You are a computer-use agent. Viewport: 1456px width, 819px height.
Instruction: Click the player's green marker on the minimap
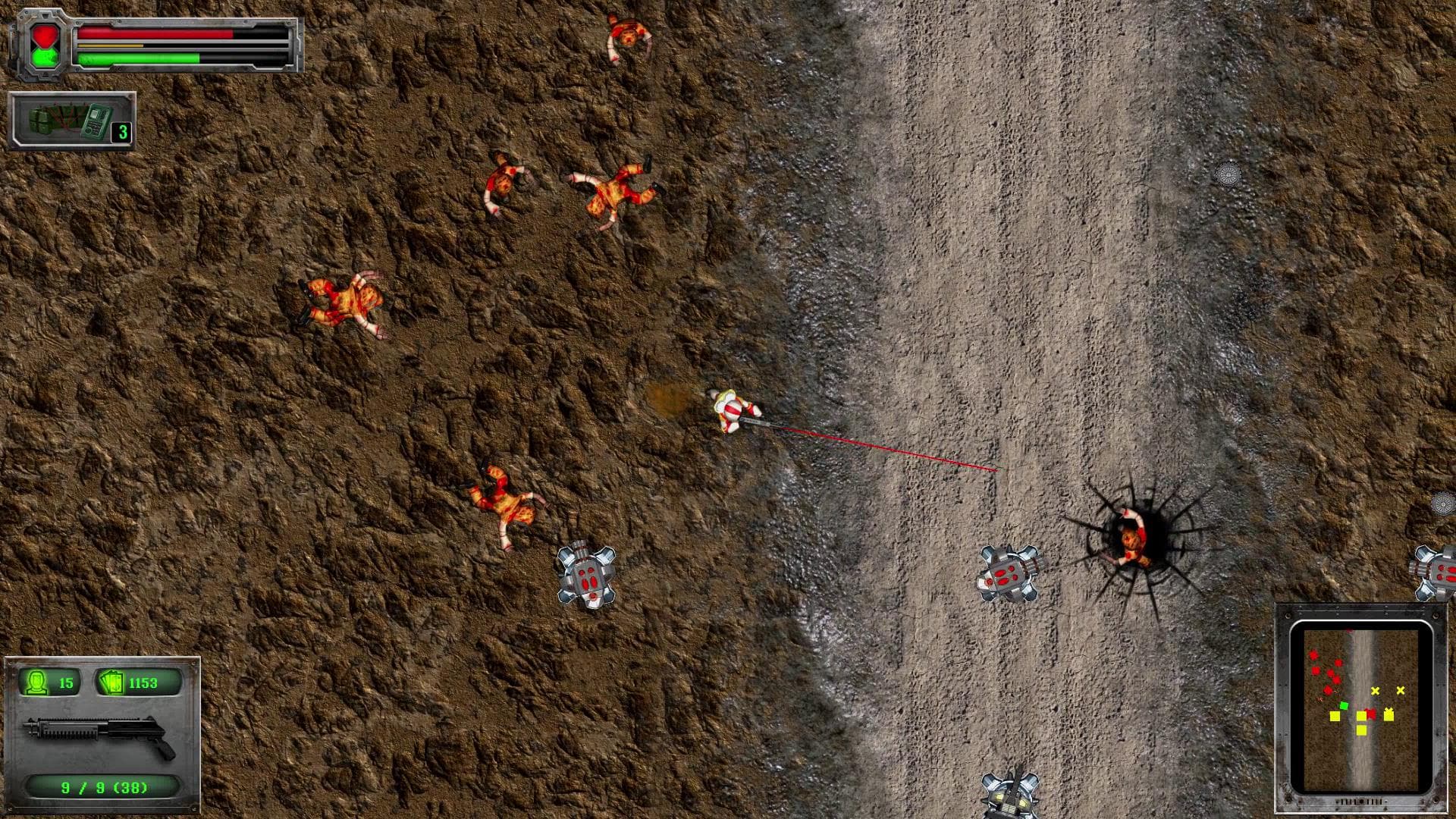click(x=1344, y=705)
